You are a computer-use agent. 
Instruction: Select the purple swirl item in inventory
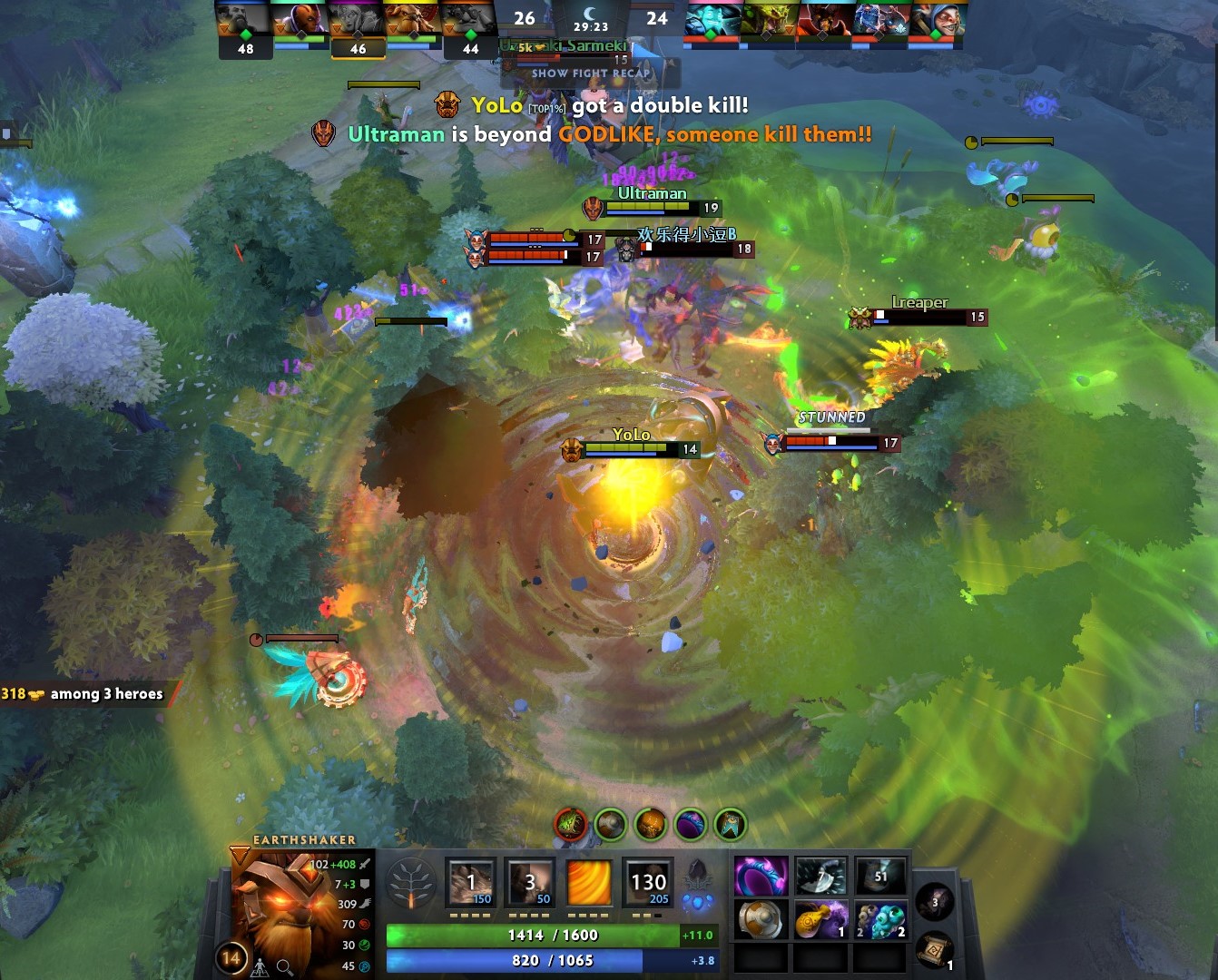tap(761, 873)
